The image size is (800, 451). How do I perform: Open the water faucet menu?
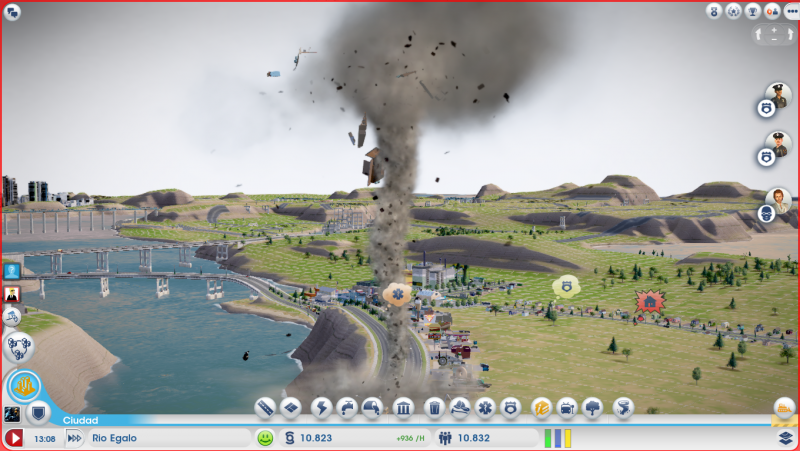347,408
